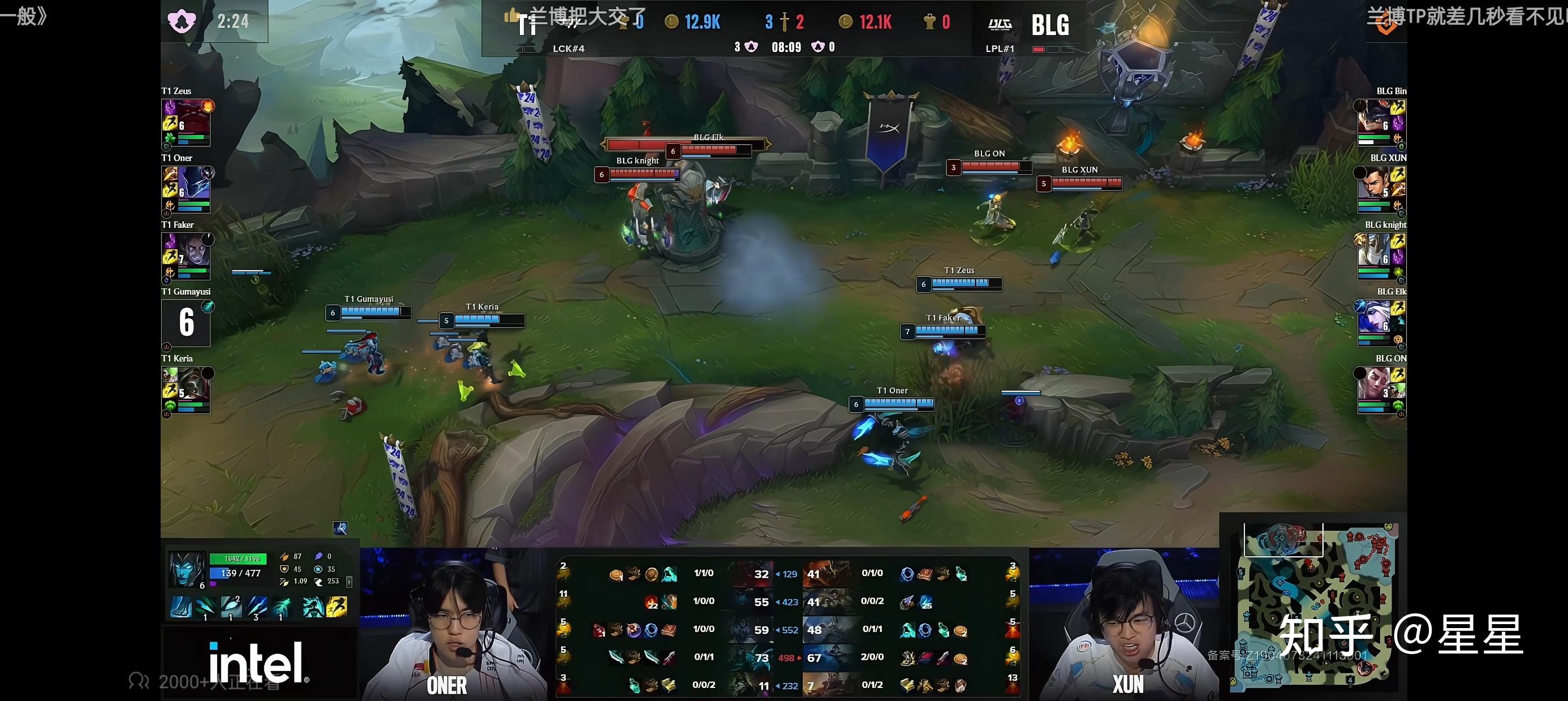This screenshot has height=701, width=1568.
Task: Click the yellow Flash summoner spell icon
Action: (x=337, y=606)
